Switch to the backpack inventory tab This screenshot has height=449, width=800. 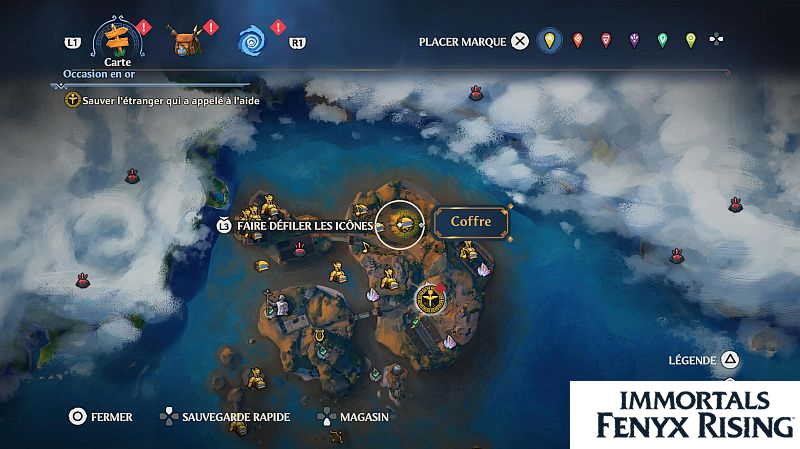coord(184,42)
